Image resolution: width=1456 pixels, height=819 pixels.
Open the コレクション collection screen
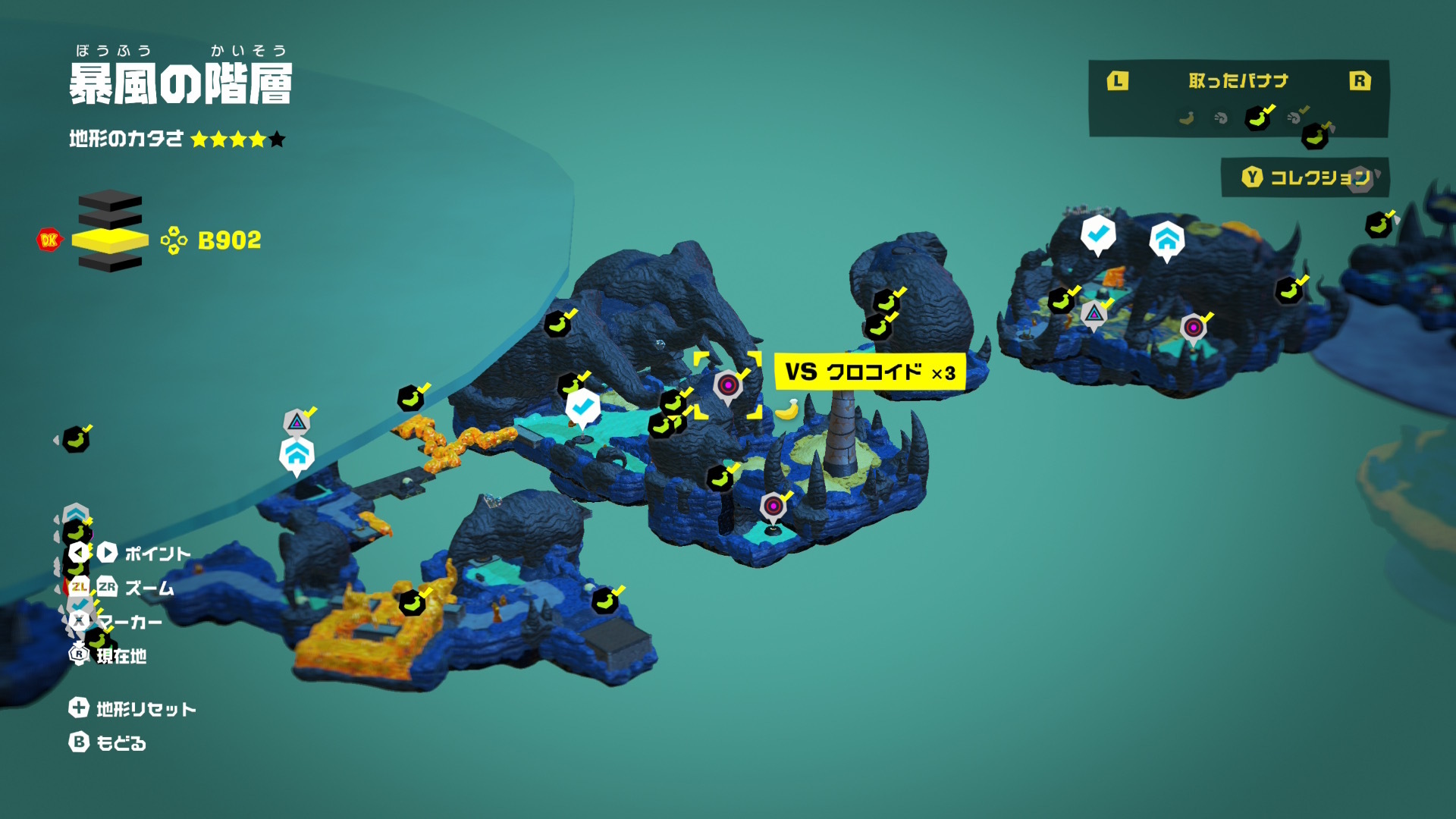(x=1306, y=177)
